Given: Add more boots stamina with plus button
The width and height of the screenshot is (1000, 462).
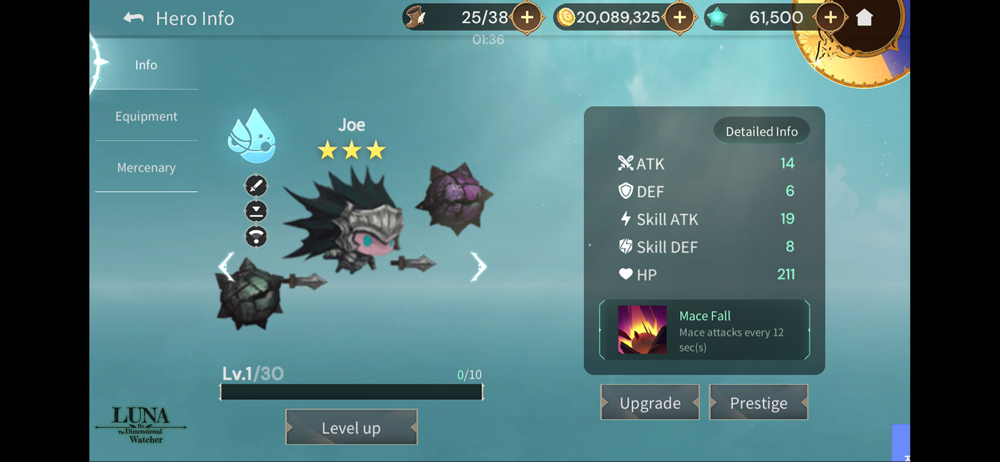Looking at the screenshot, I should (527, 18).
